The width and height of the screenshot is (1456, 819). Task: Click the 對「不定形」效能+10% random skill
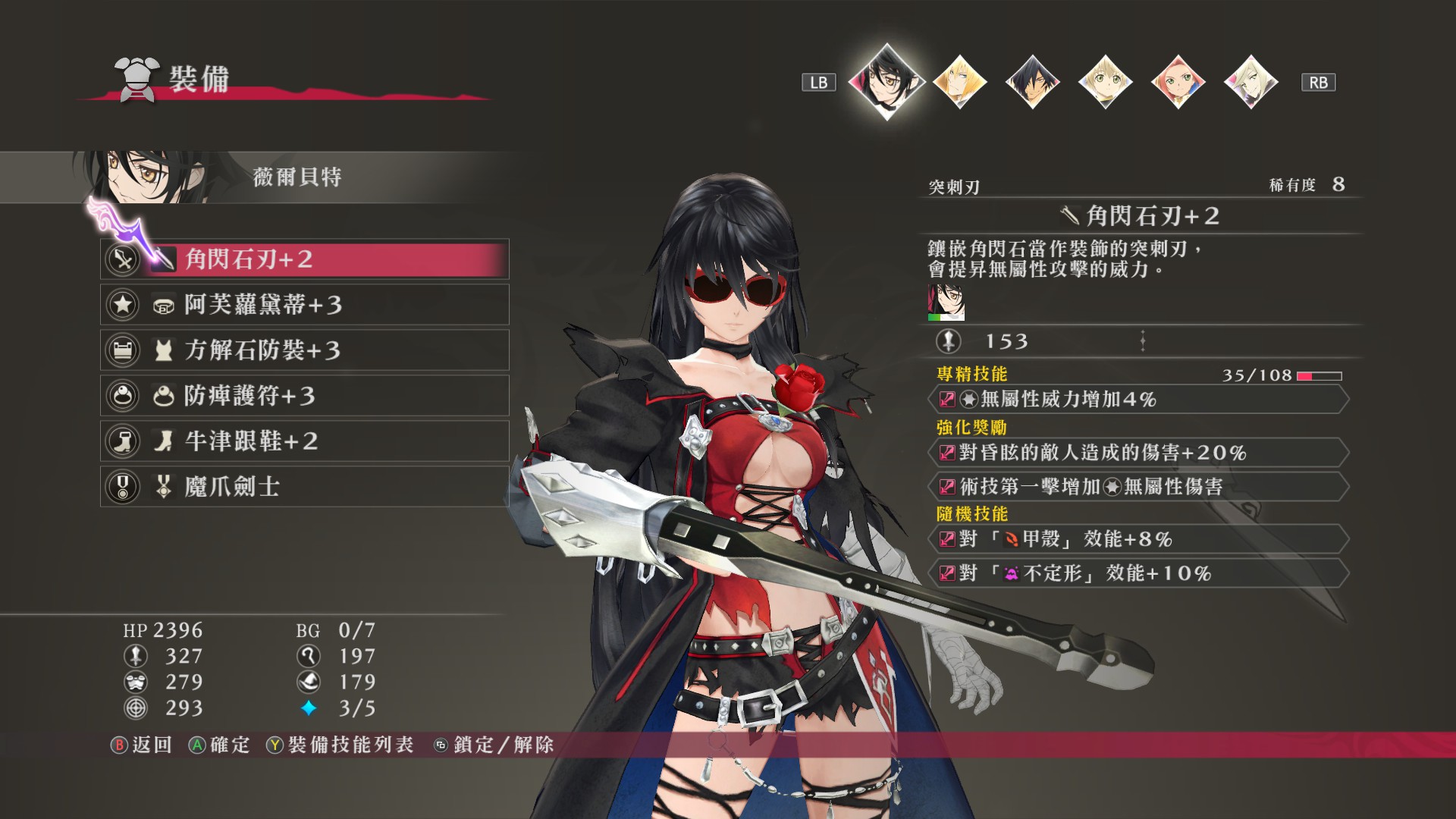click(1137, 573)
